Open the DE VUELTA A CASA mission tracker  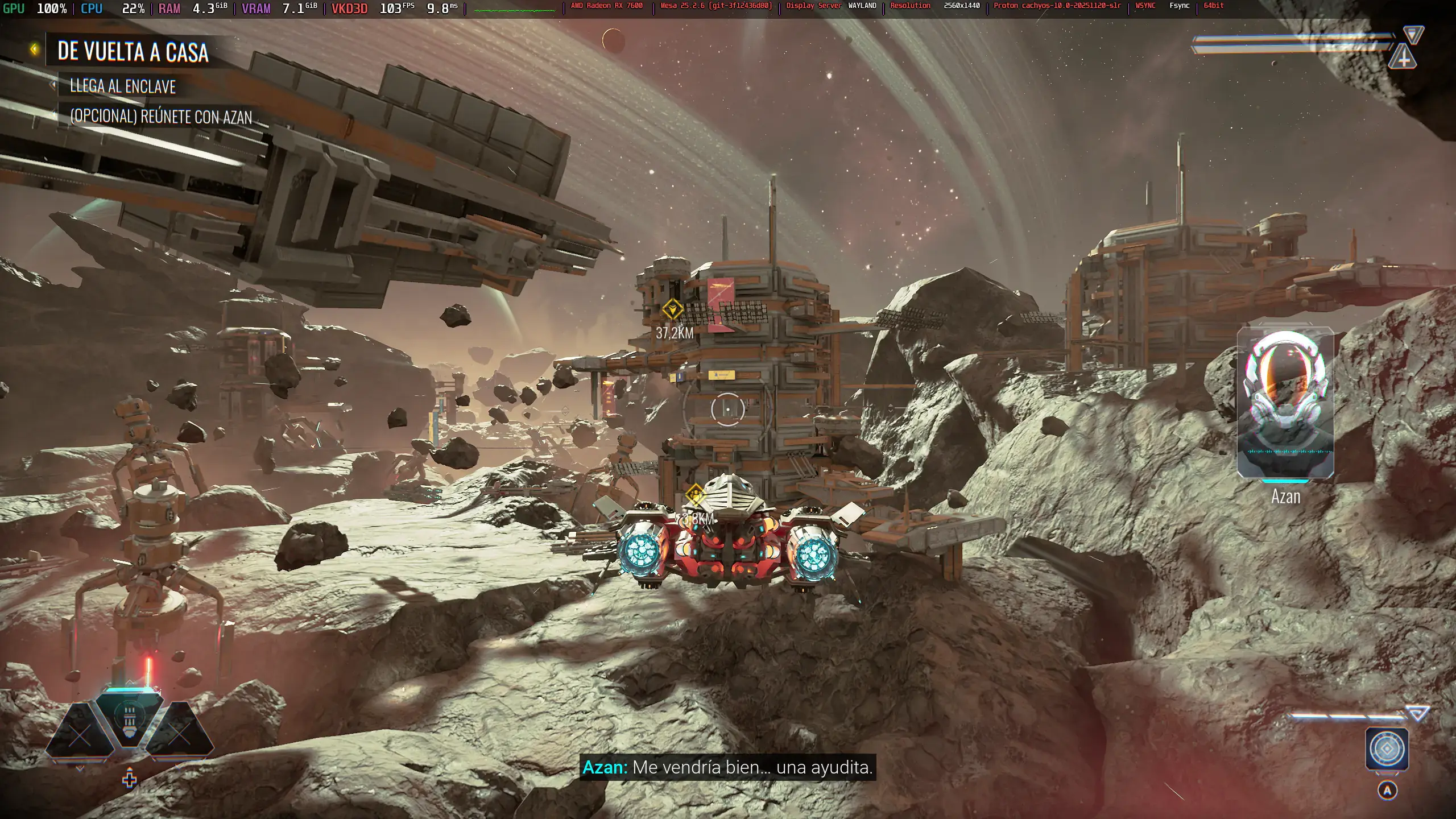[x=133, y=52]
